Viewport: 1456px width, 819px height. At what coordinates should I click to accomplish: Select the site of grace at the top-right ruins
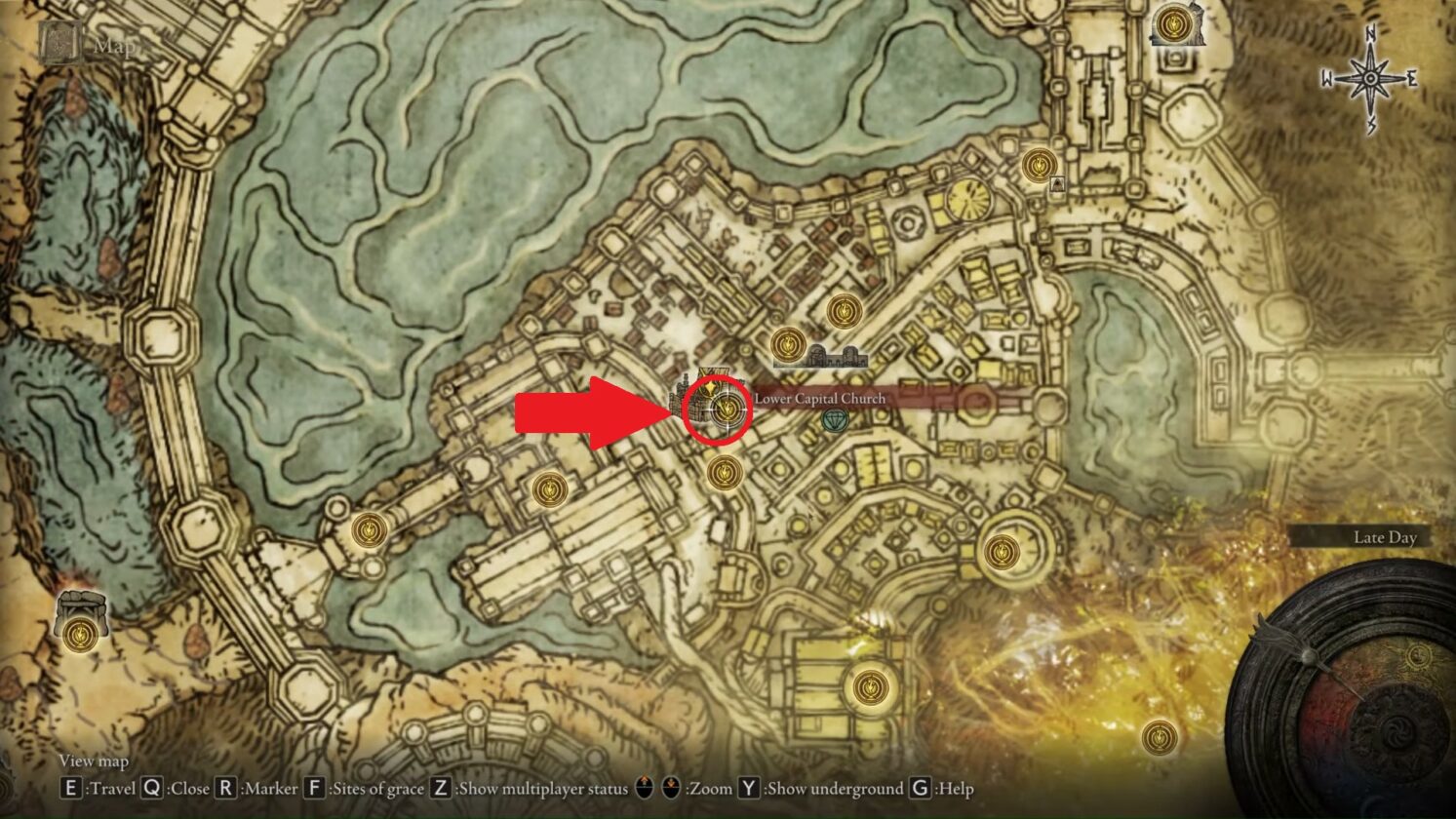(x=1171, y=24)
